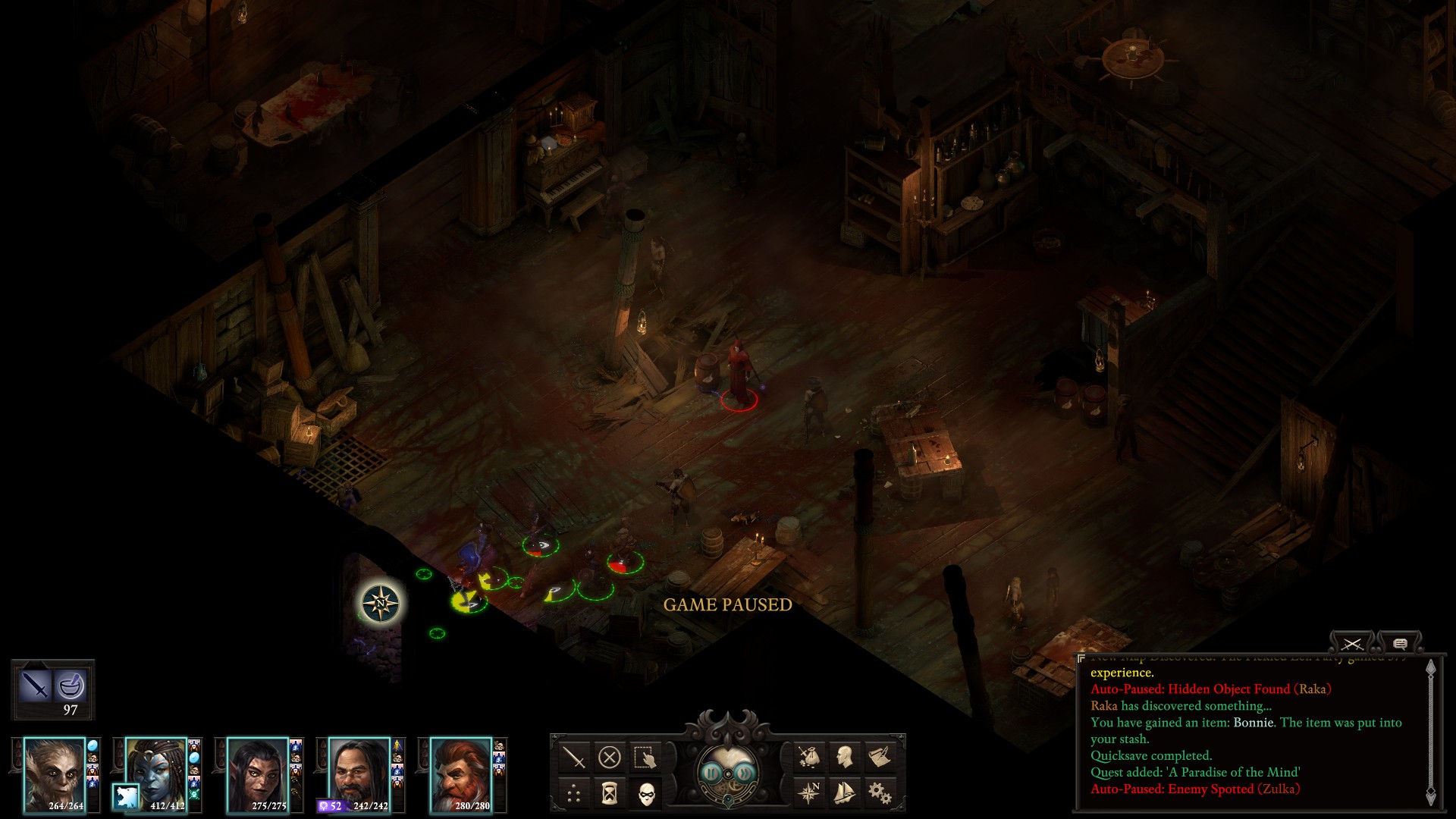Open the inventory loot bag icon
Viewport: 1456px width, 819px height.
(x=808, y=757)
